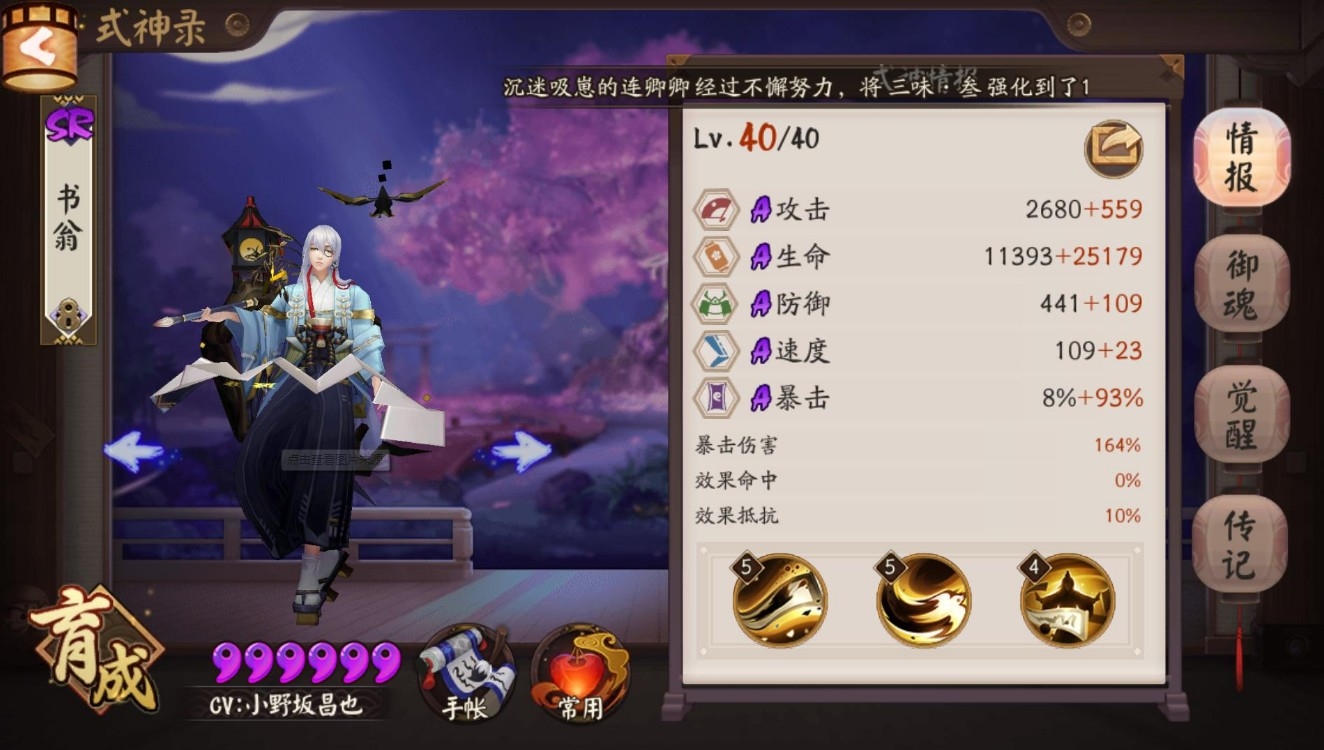
Task: View next shikigami with right arrow
Action: pos(521,451)
